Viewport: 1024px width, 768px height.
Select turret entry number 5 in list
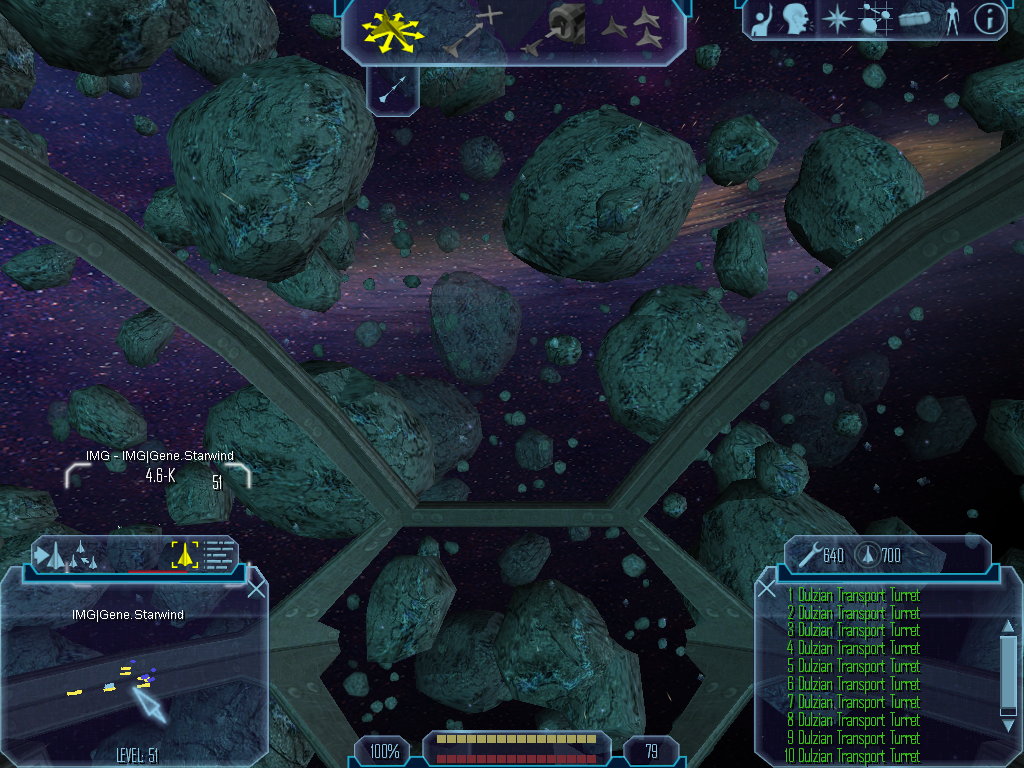(x=853, y=666)
